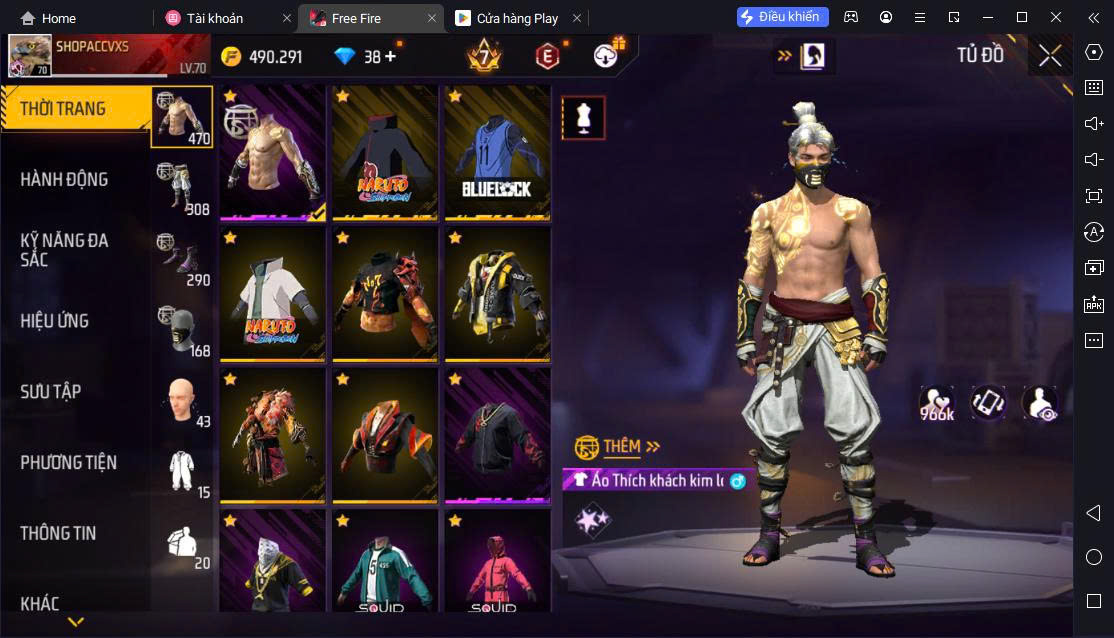Add diamonds with the plus button

[x=390, y=57]
